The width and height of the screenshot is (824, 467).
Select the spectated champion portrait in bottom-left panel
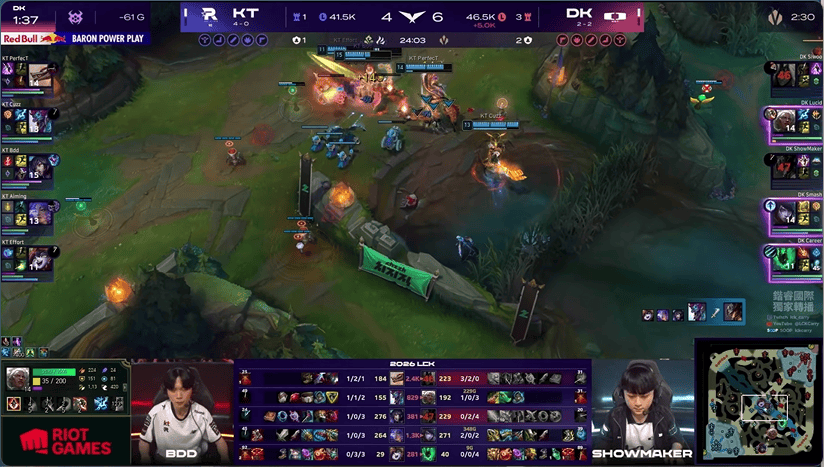point(18,379)
